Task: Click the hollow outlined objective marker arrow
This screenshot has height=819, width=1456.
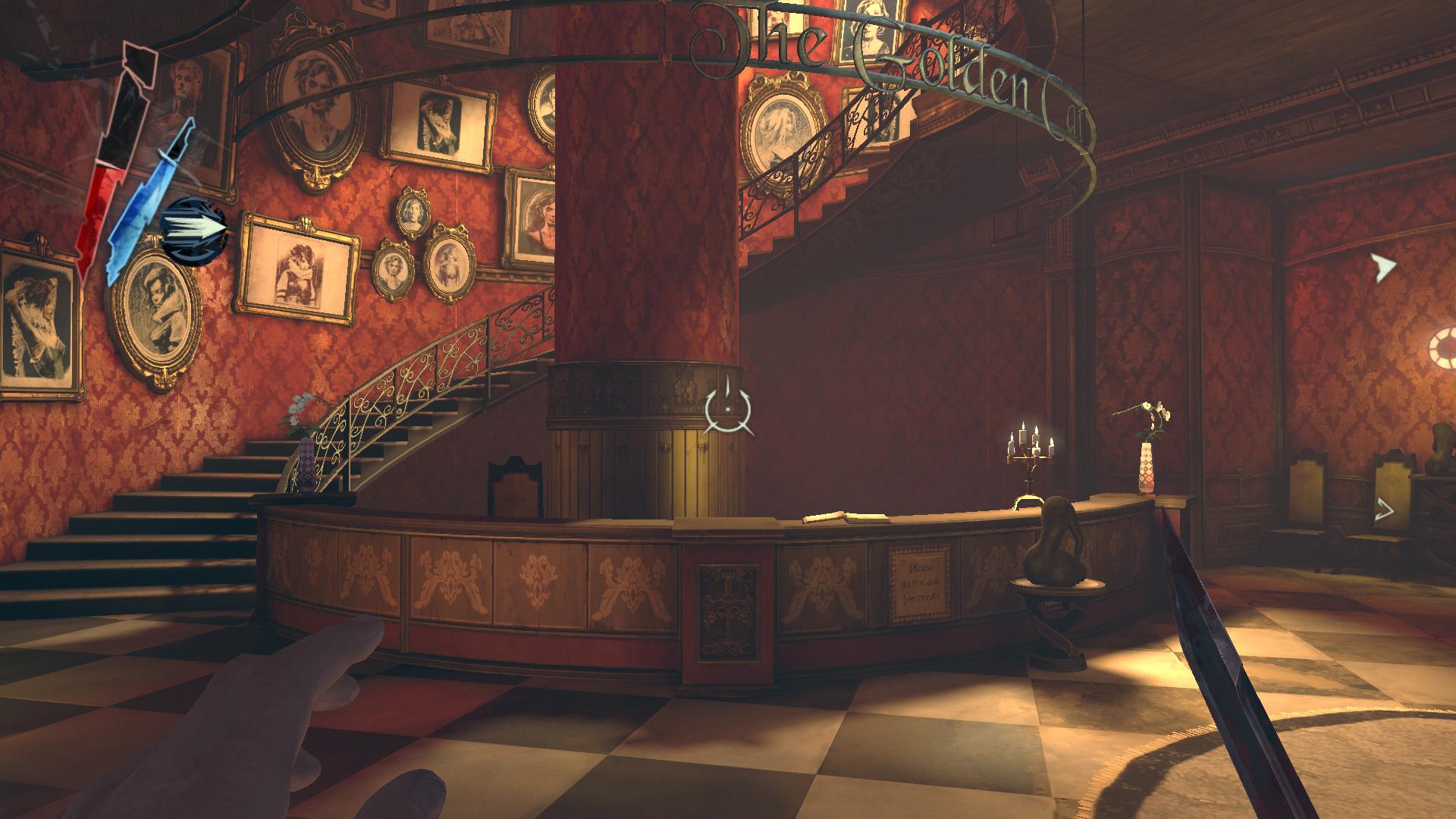Action: click(1385, 511)
